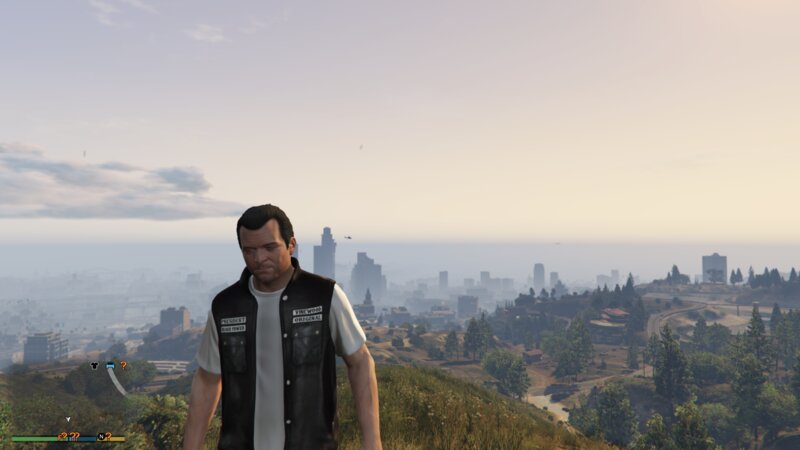Click the clothing store shirt blip

click(95, 366)
